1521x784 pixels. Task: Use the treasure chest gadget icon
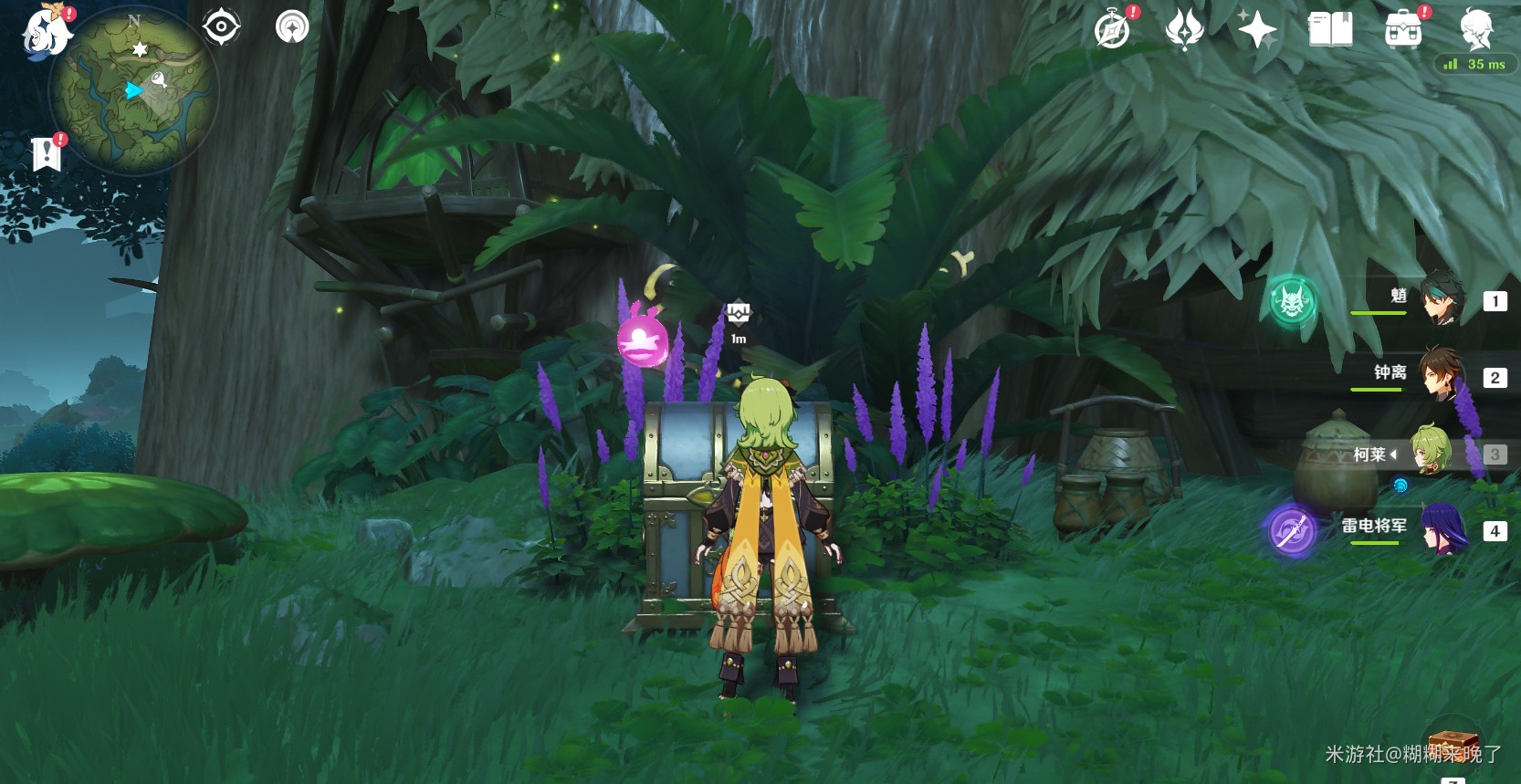tap(1453, 744)
